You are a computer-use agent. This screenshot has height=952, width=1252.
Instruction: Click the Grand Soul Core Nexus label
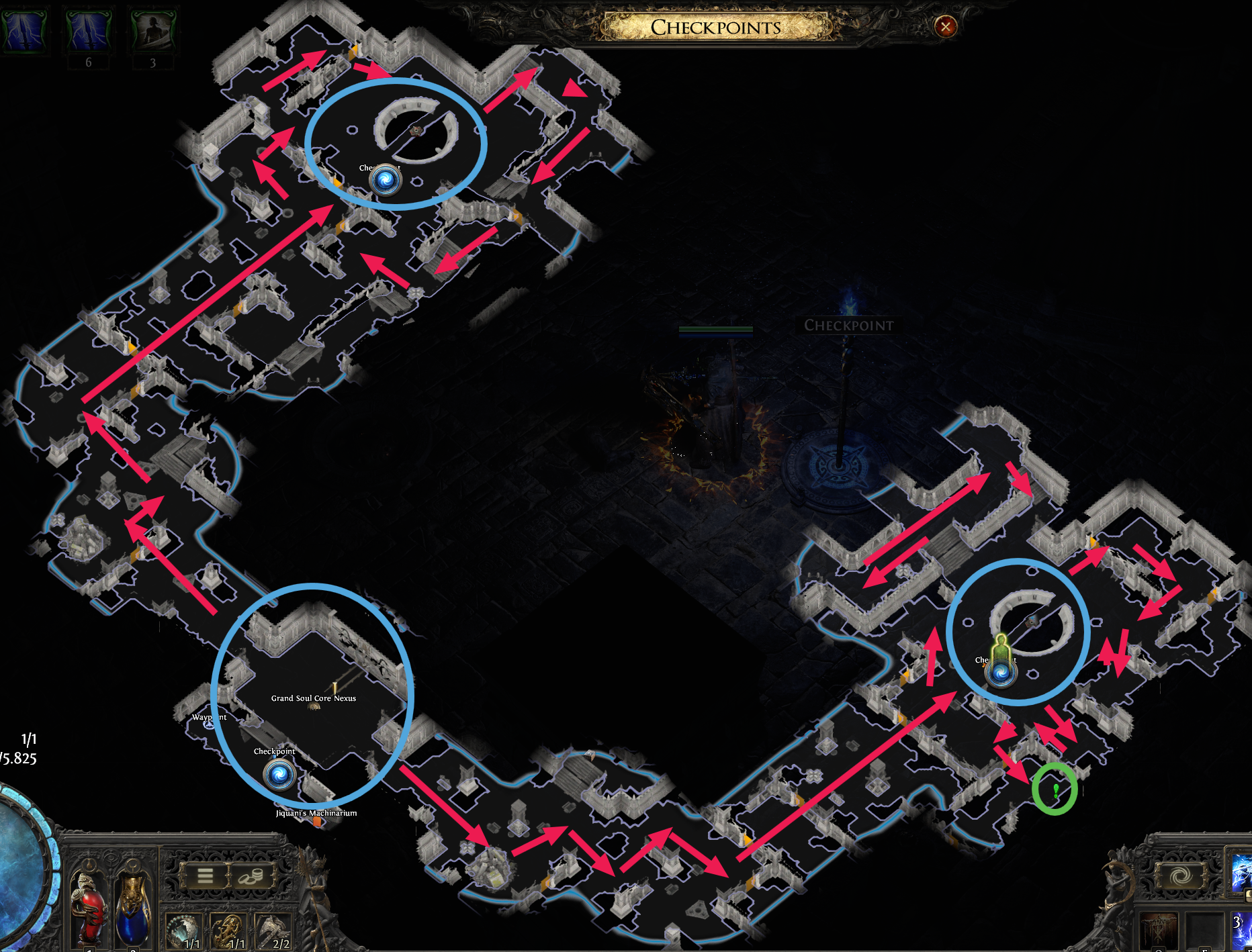tap(314, 698)
